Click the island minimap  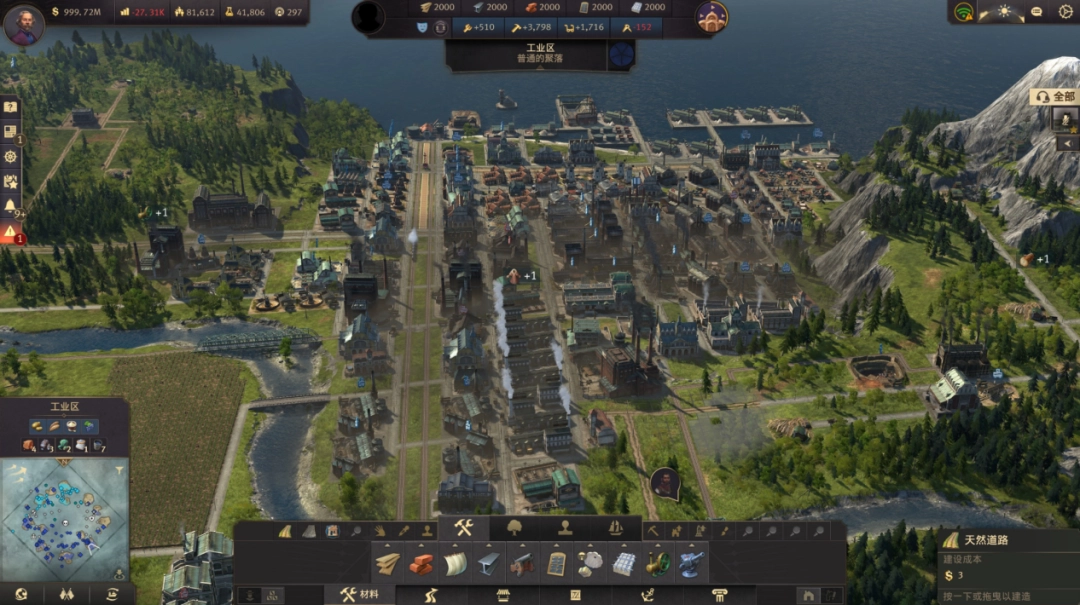[63, 517]
